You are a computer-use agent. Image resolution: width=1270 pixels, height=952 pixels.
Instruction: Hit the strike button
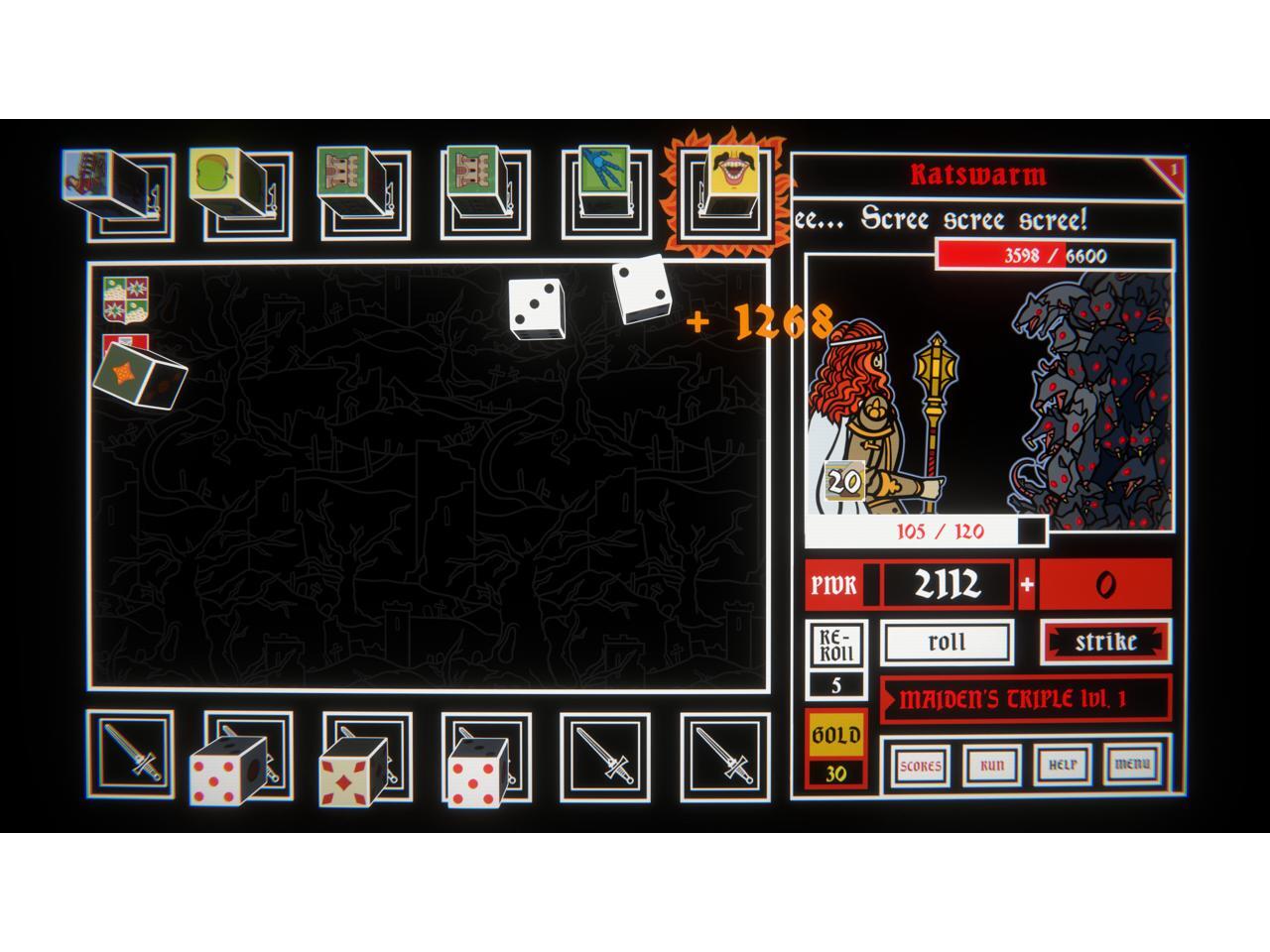coord(1105,642)
